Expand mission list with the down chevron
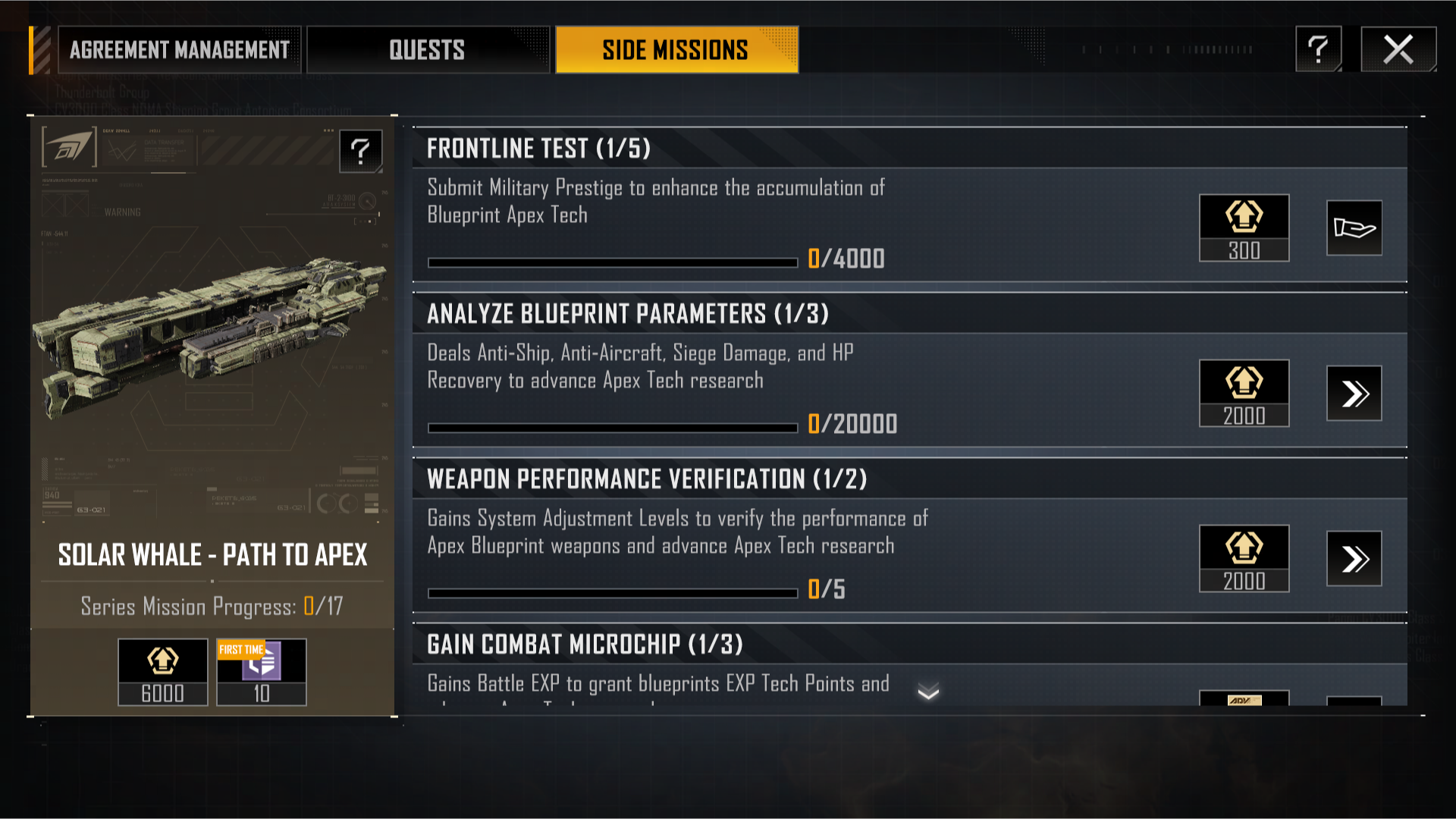 [928, 692]
